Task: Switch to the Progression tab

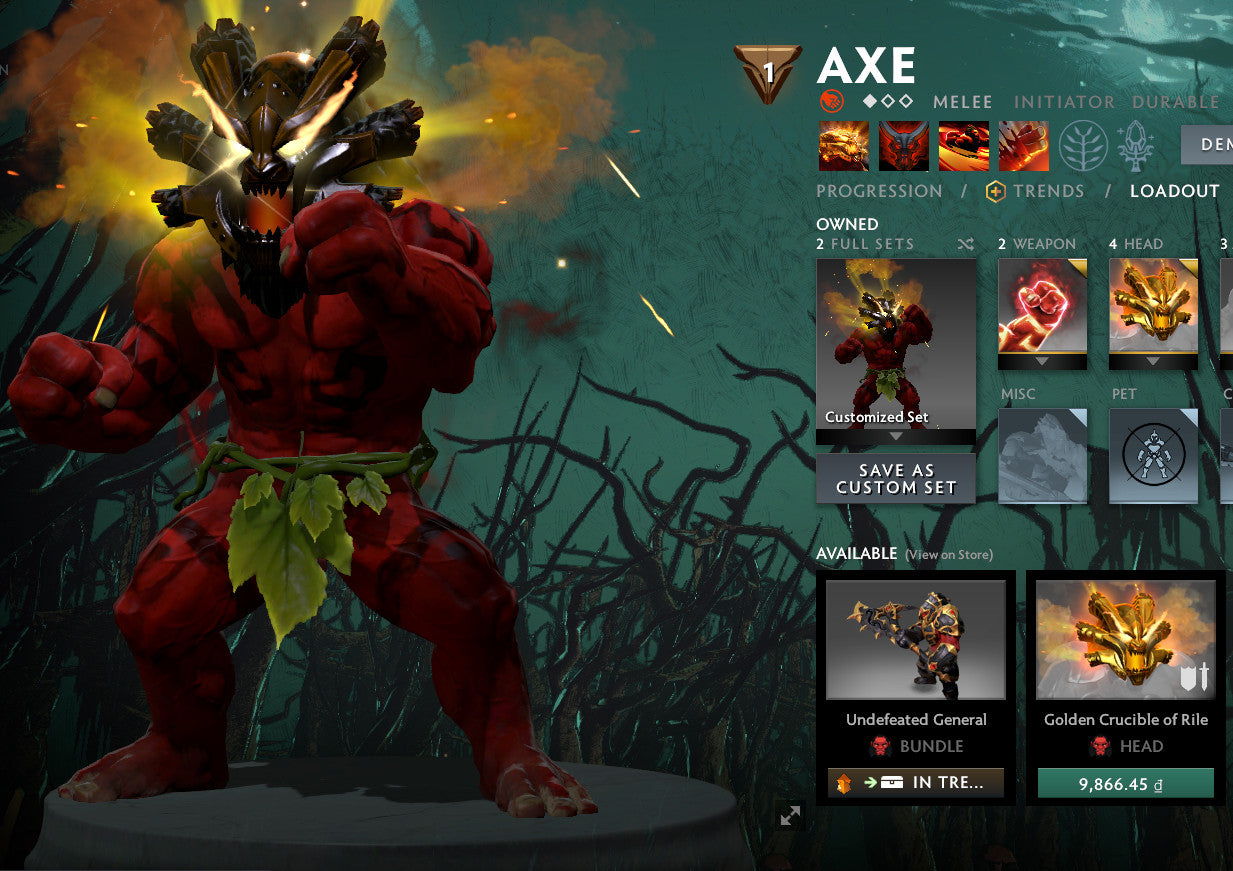Action: pos(879,191)
